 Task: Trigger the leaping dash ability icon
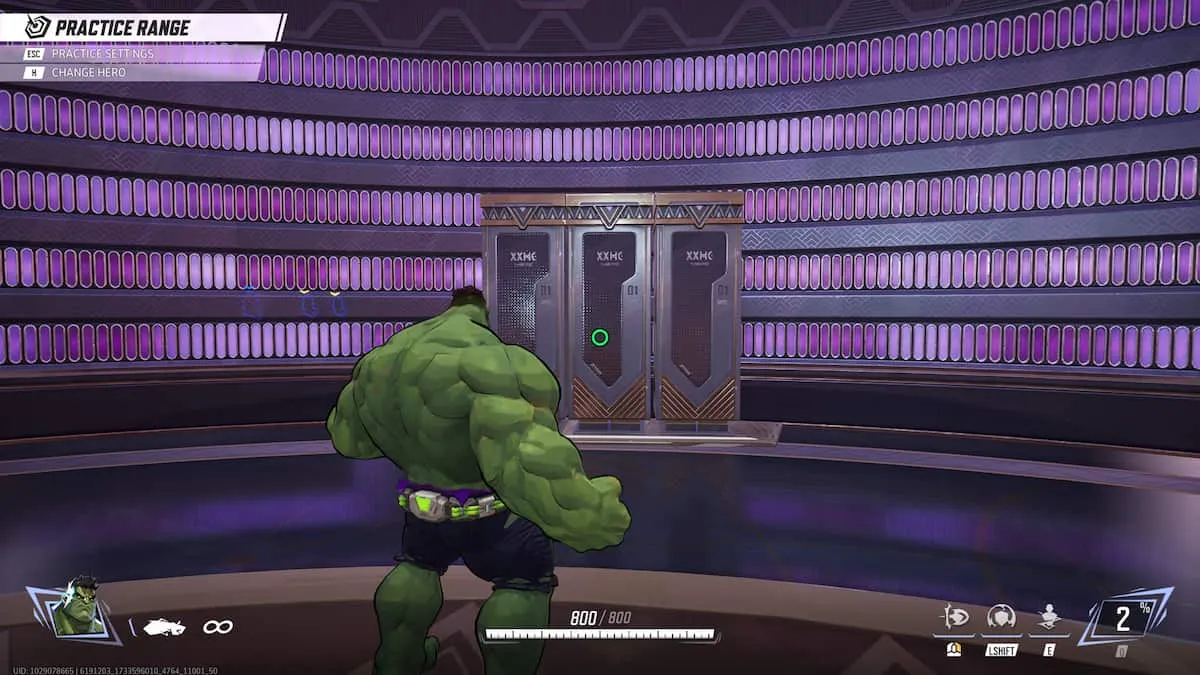tap(954, 617)
